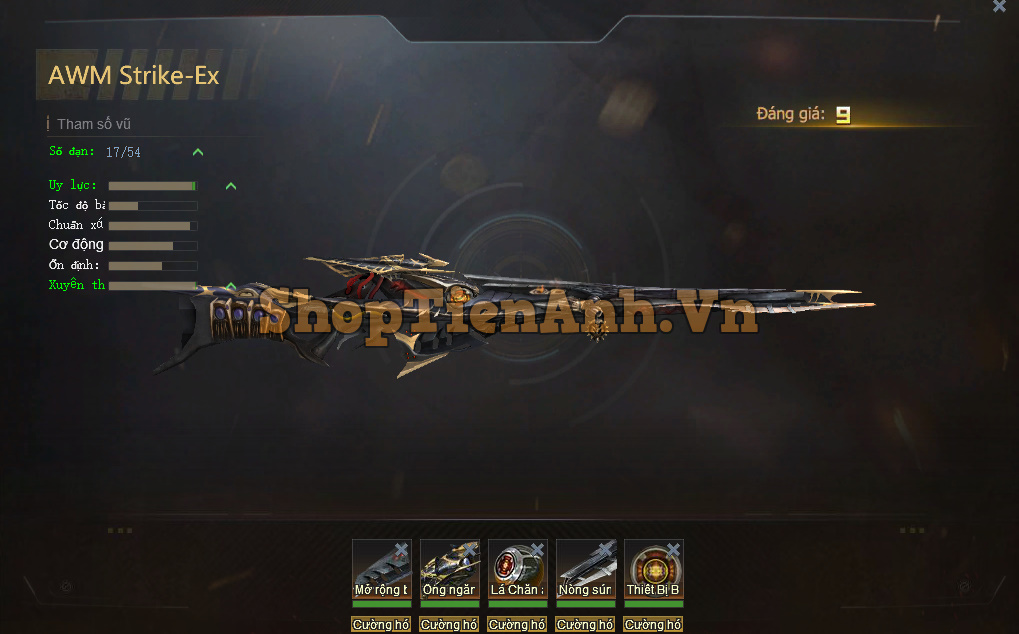
Task: Remove the Nòng súng barrel with its X
Action: click(606, 549)
